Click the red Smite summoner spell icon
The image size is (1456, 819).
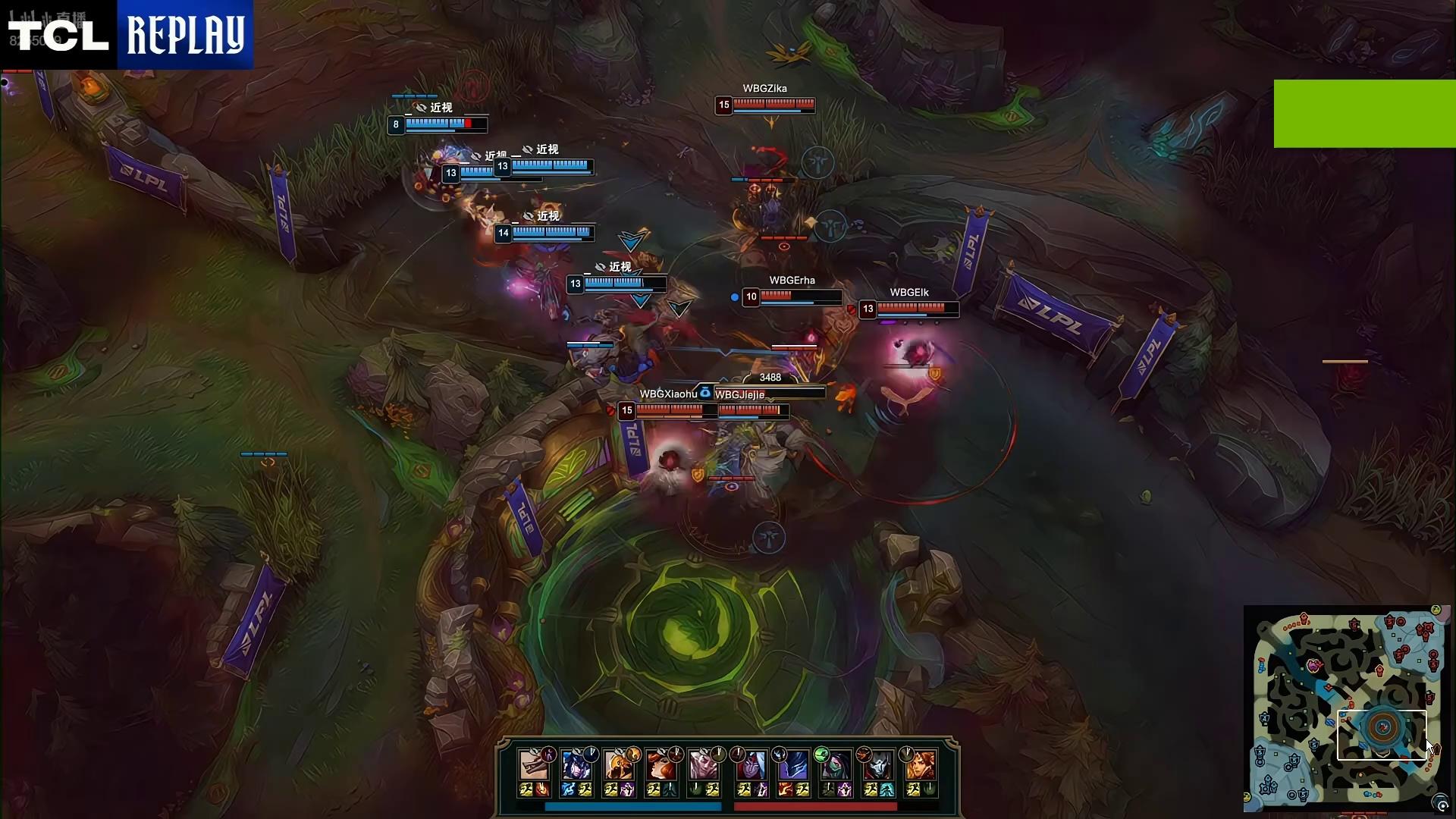pyautogui.click(x=786, y=790)
